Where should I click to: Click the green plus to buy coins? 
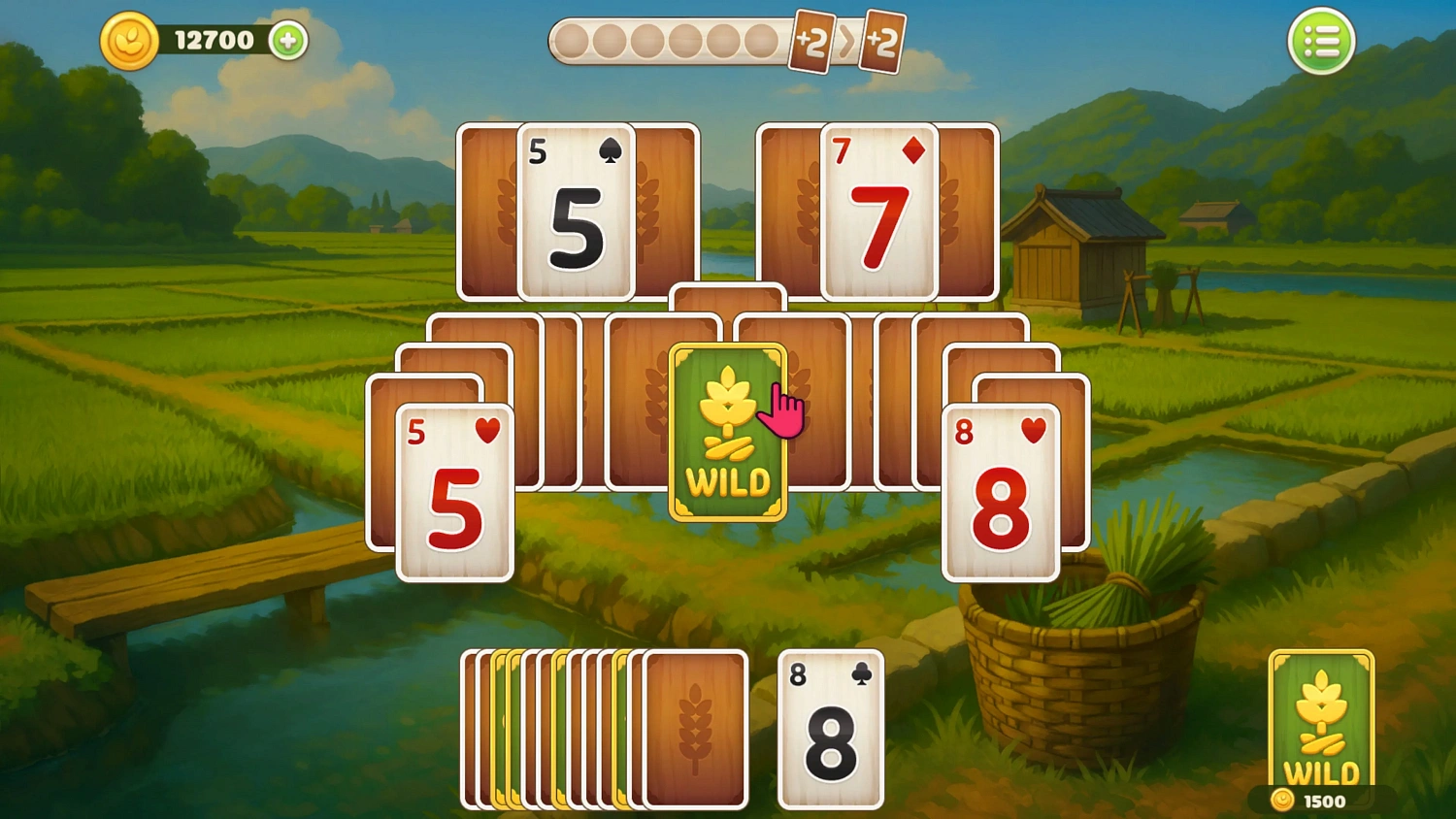pos(285,41)
